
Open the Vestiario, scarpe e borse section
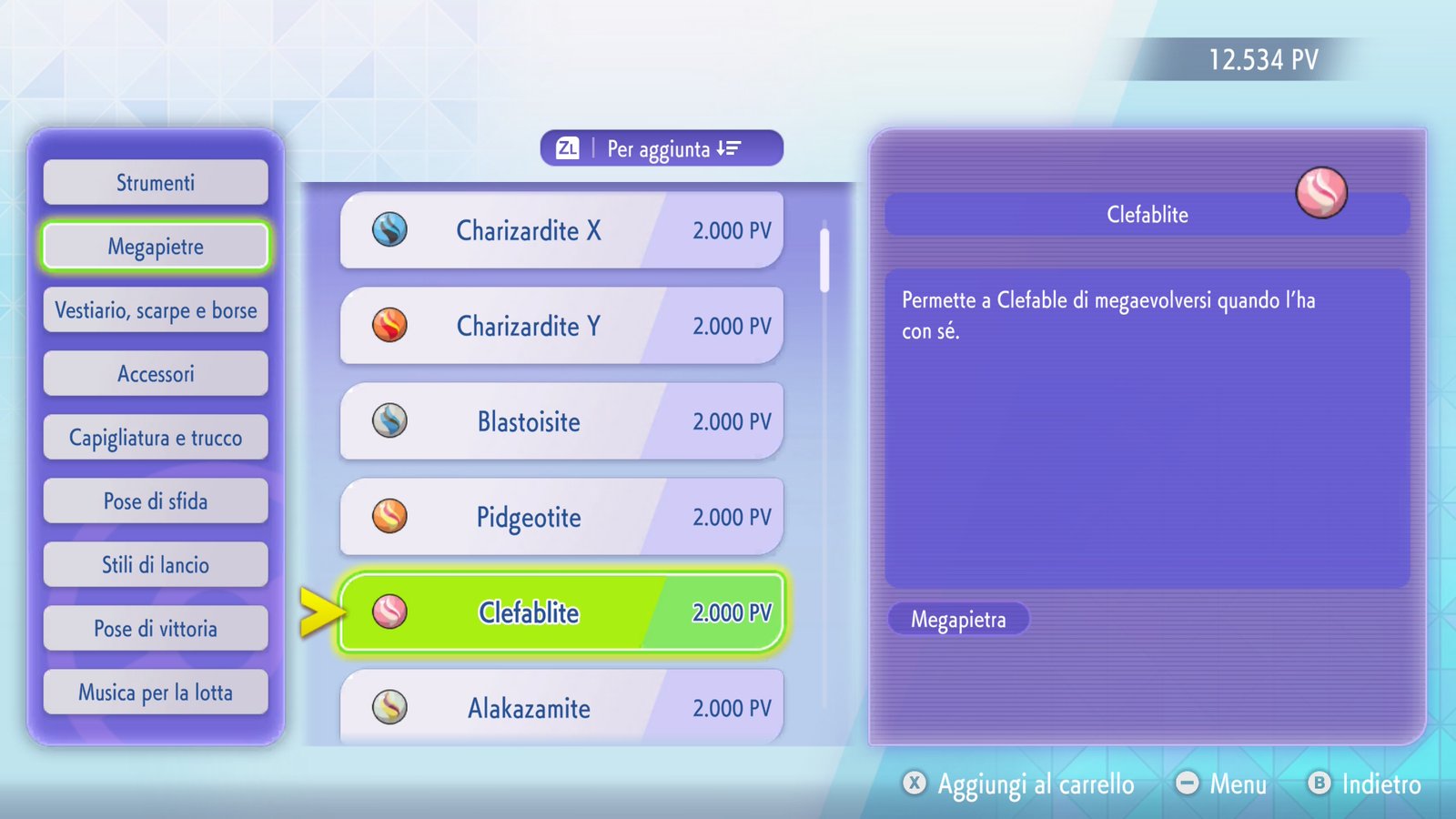point(155,309)
